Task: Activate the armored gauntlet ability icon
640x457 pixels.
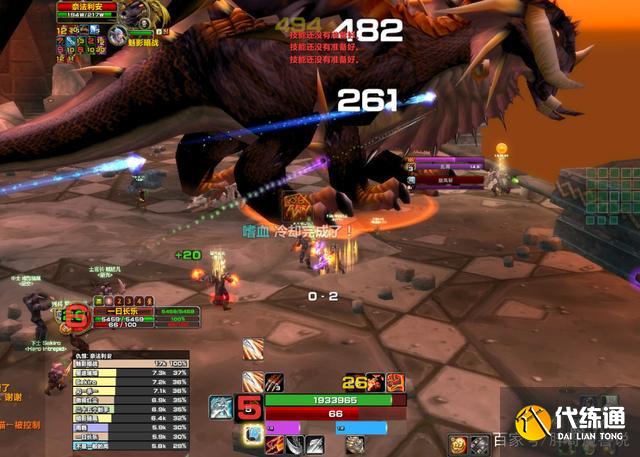Action: click(355, 444)
